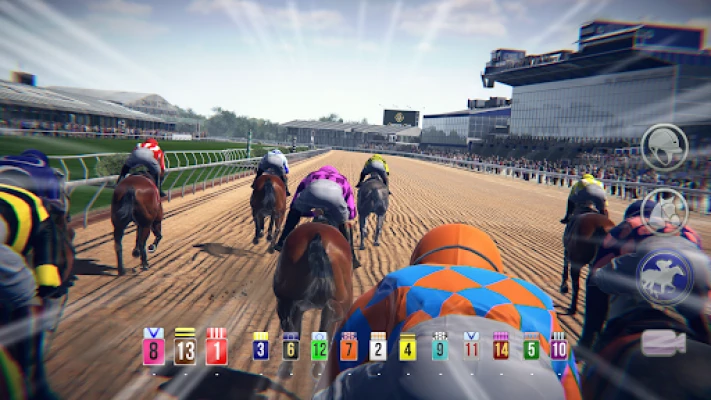
Task: Select the jockey helmet view button
Action: point(664,147)
